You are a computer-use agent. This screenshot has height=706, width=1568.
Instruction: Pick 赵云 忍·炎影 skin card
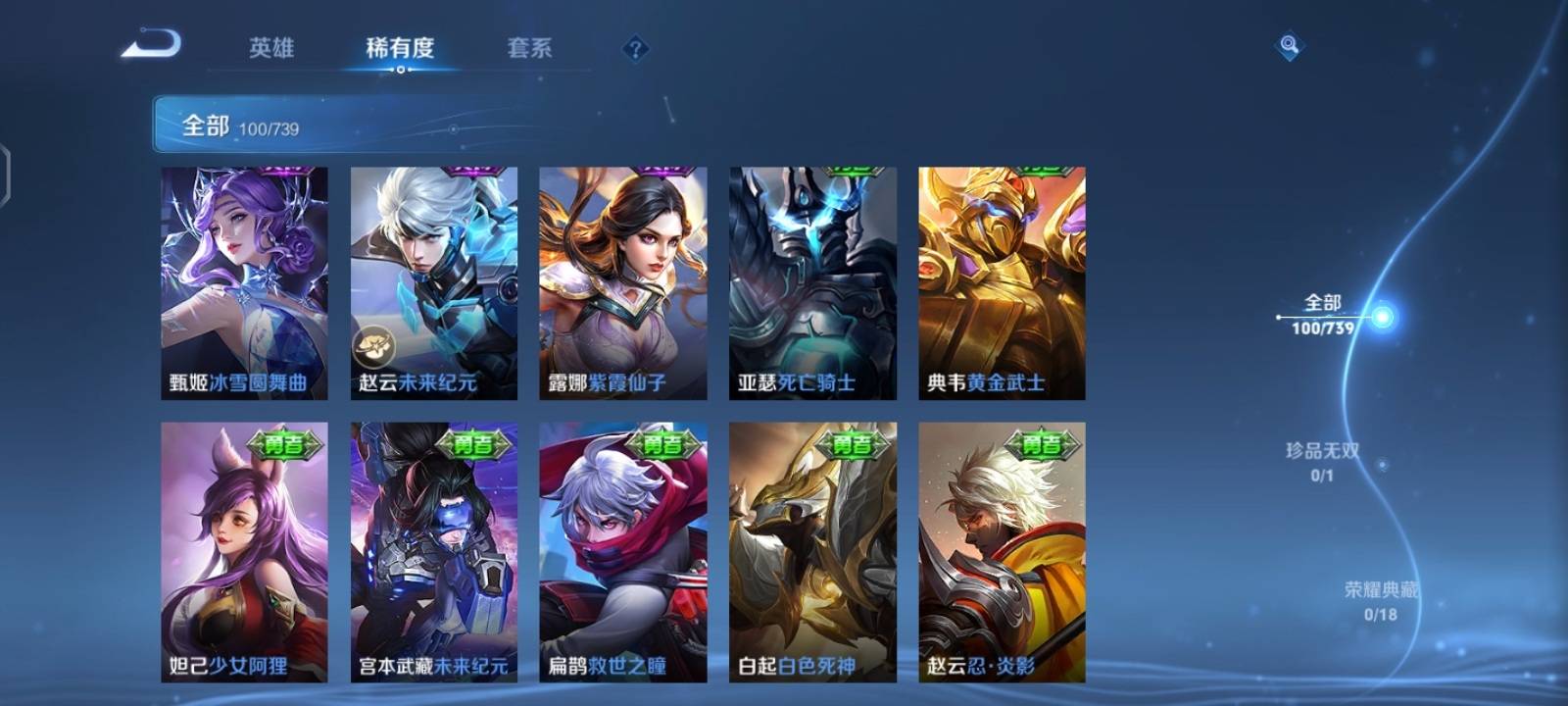[x=1002, y=551]
